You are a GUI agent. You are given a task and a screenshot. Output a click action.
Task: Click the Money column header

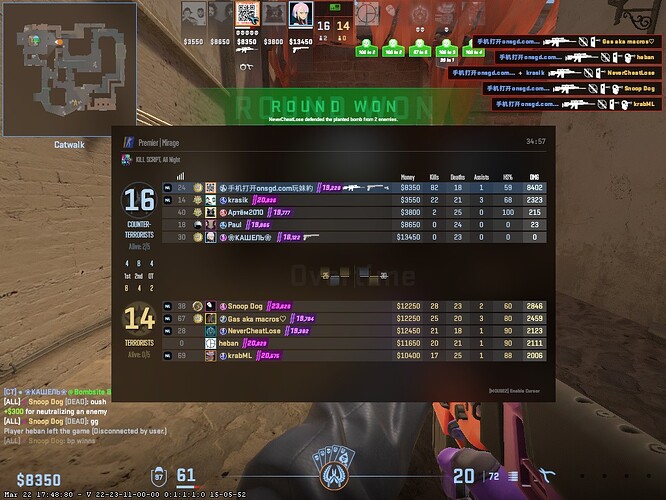pyautogui.click(x=408, y=177)
